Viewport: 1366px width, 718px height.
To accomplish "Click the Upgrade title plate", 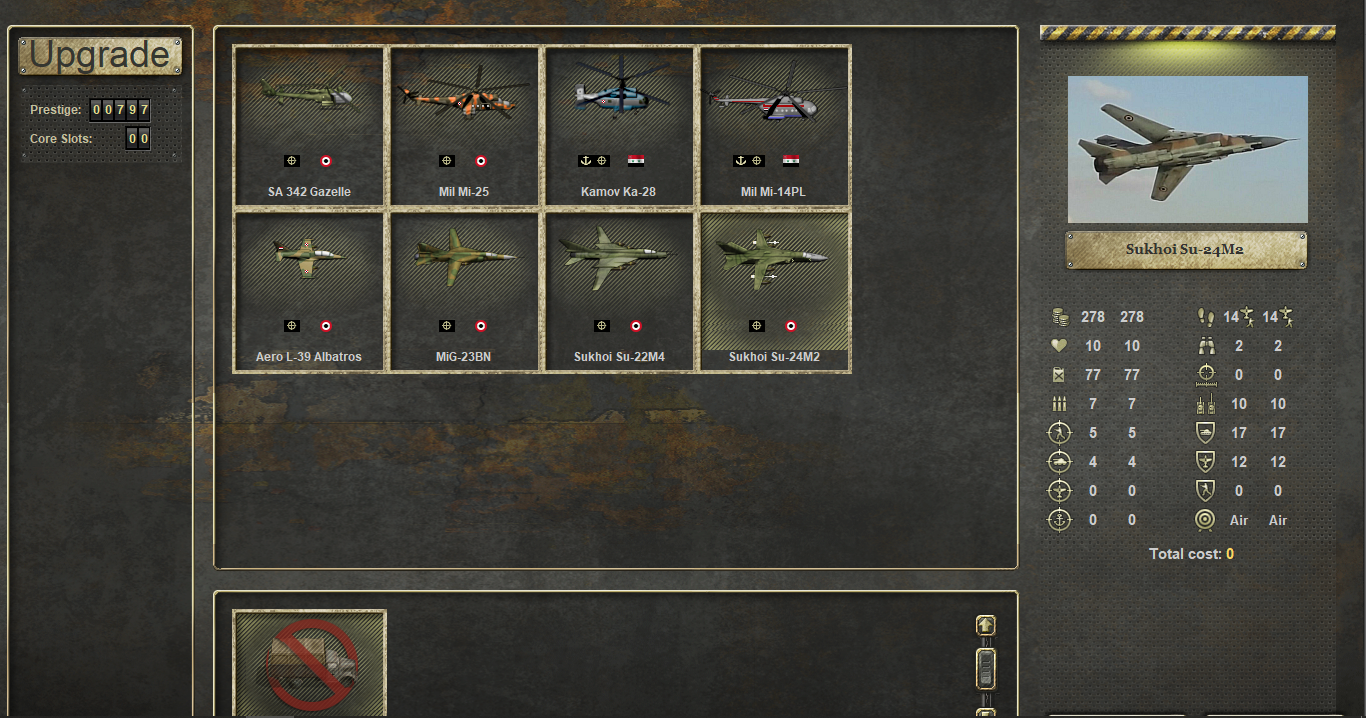I will (100, 56).
